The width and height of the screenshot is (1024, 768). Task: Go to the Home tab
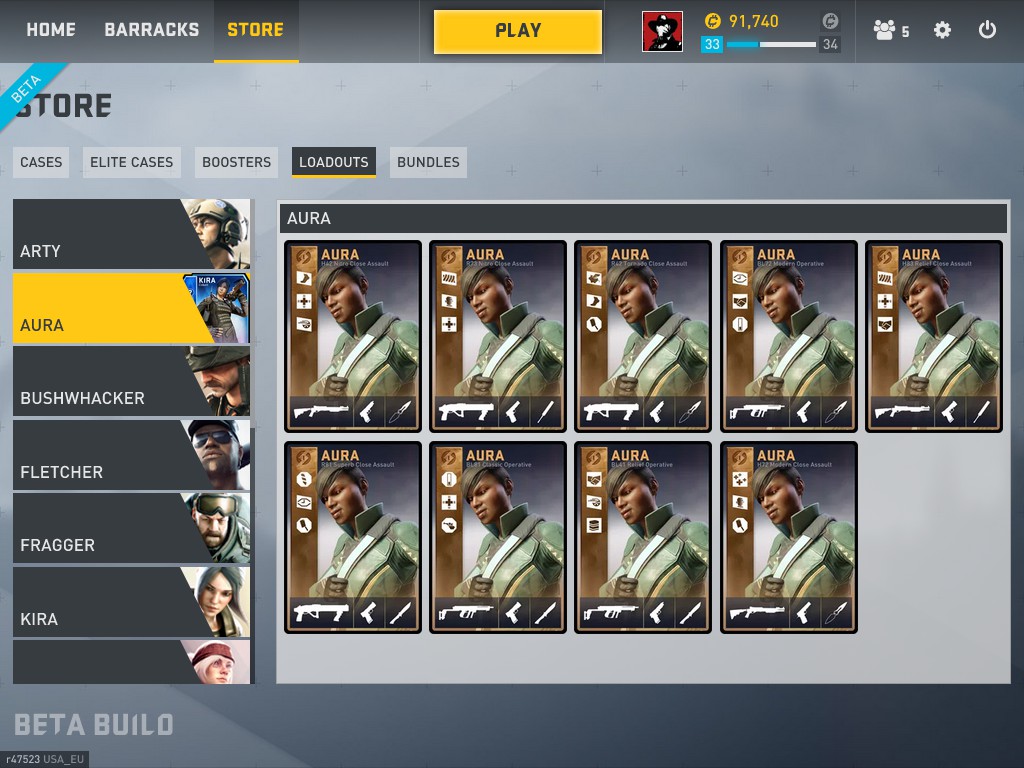tap(51, 30)
